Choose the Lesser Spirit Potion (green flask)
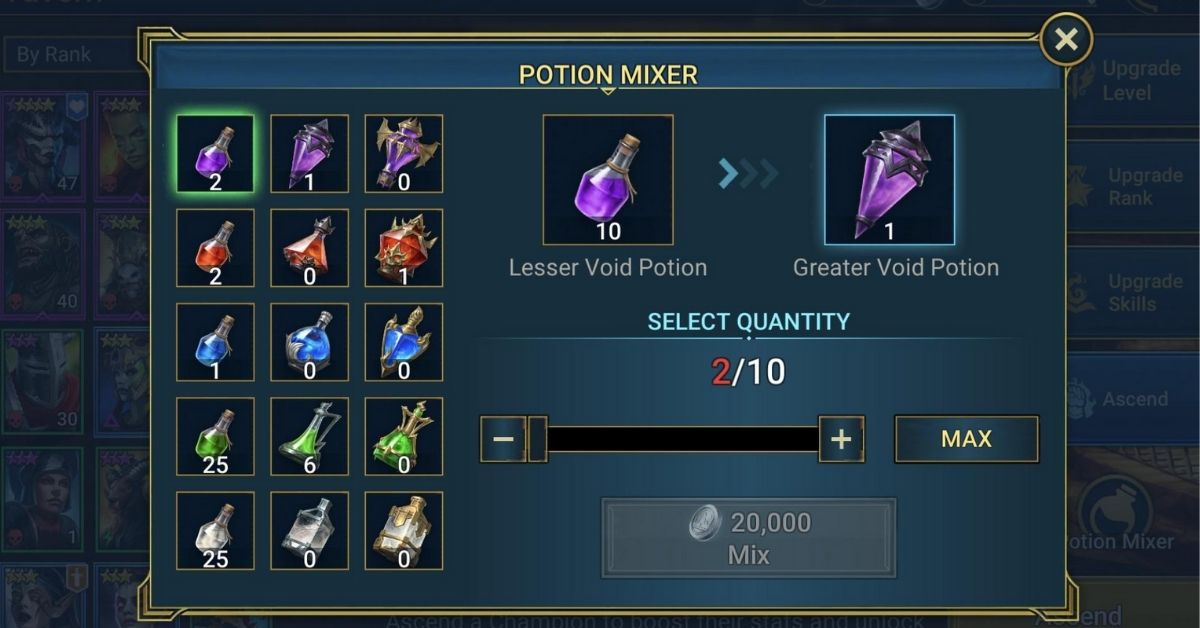 pos(215,436)
